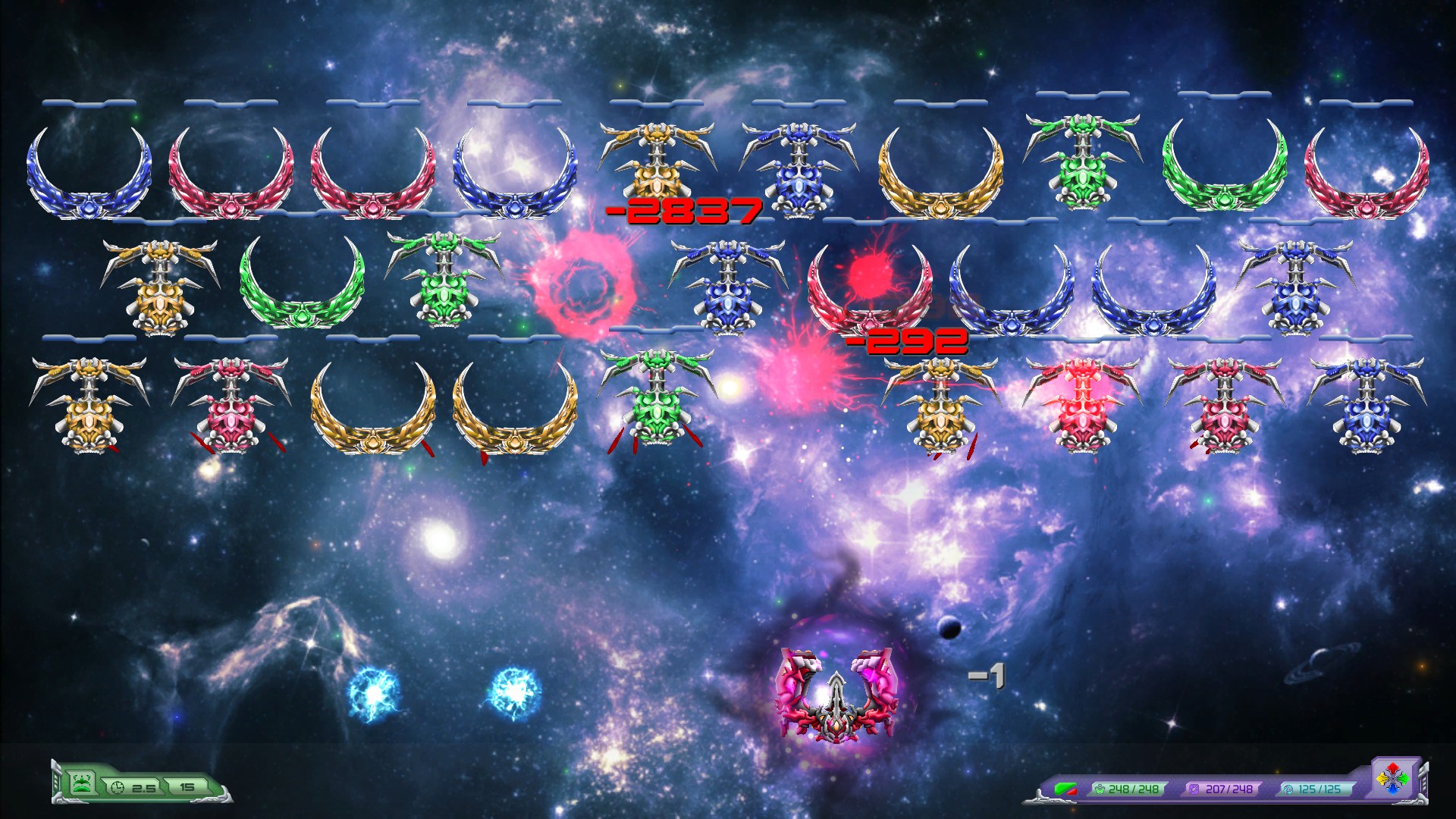Click the -1 counter beside the player ship
This screenshot has height=819, width=1456.
(x=986, y=676)
